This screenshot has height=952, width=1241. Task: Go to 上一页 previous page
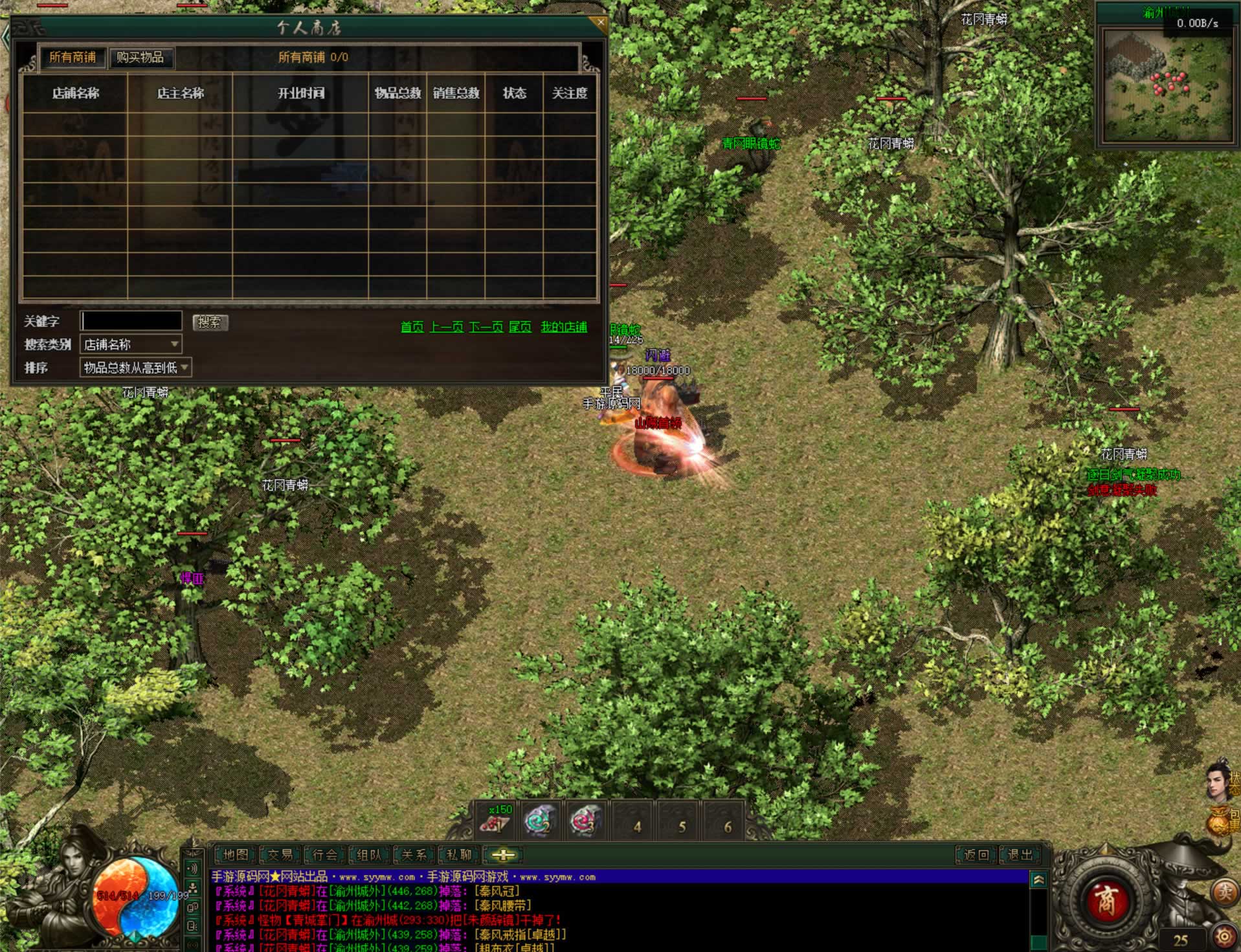(x=447, y=327)
